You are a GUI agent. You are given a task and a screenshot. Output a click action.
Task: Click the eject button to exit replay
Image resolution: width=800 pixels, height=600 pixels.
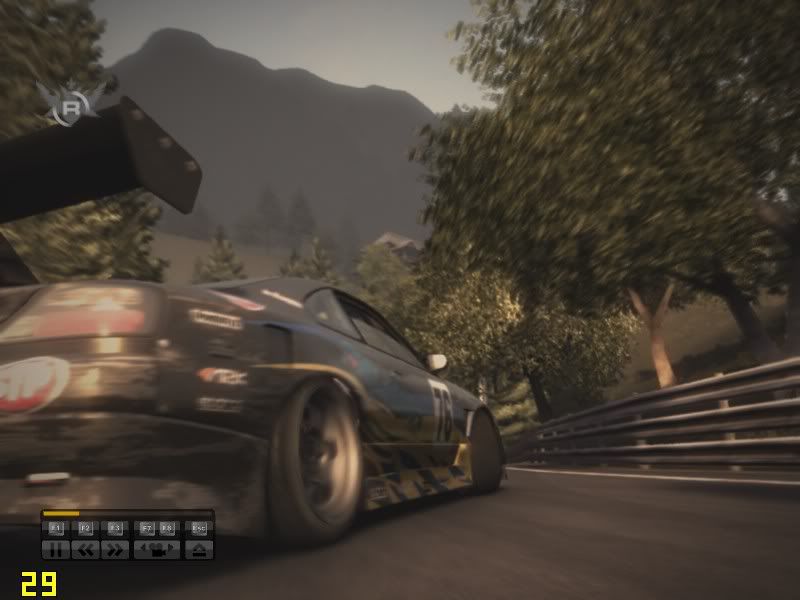point(199,549)
